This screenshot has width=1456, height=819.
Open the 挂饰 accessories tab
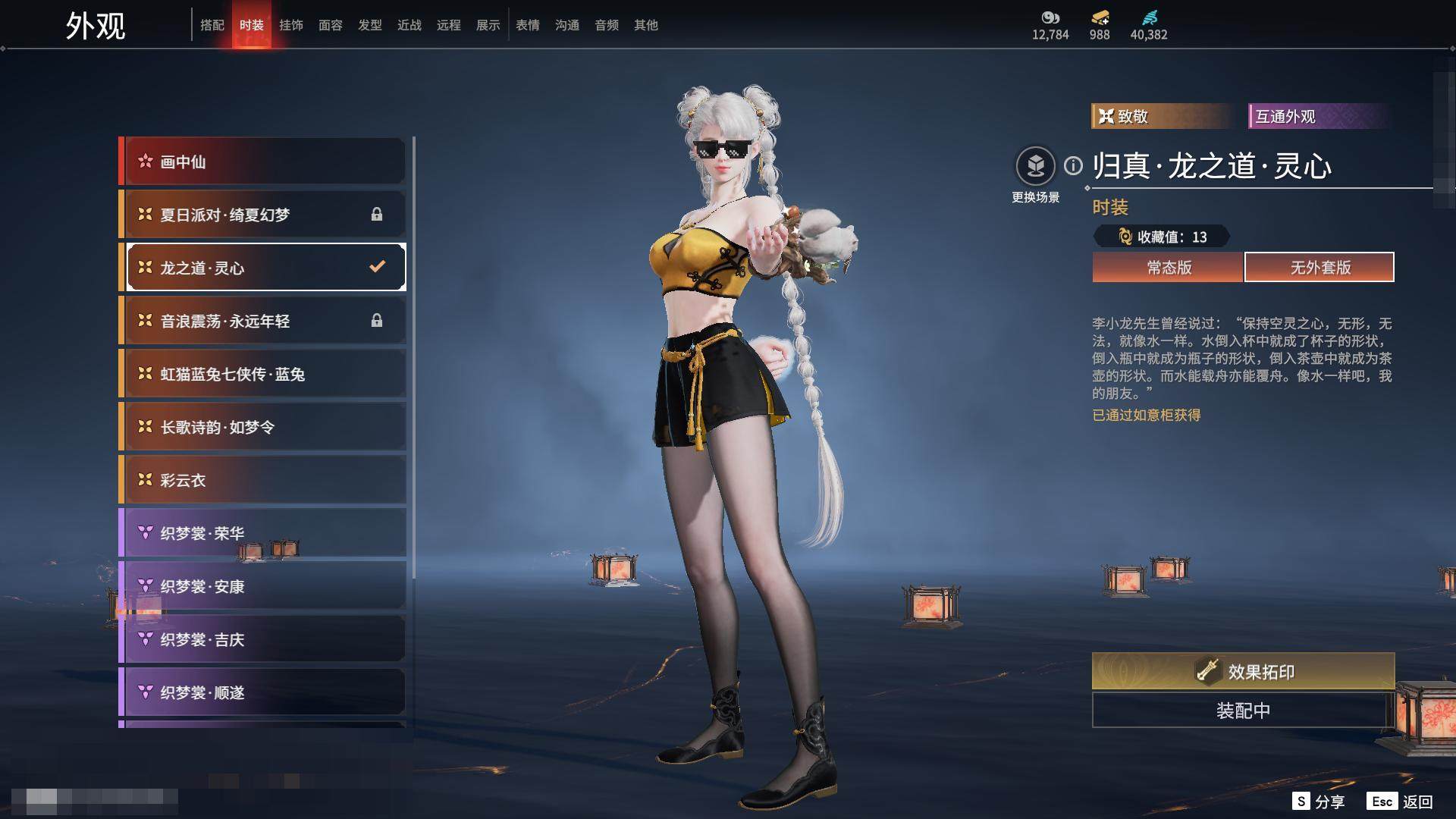pos(291,25)
